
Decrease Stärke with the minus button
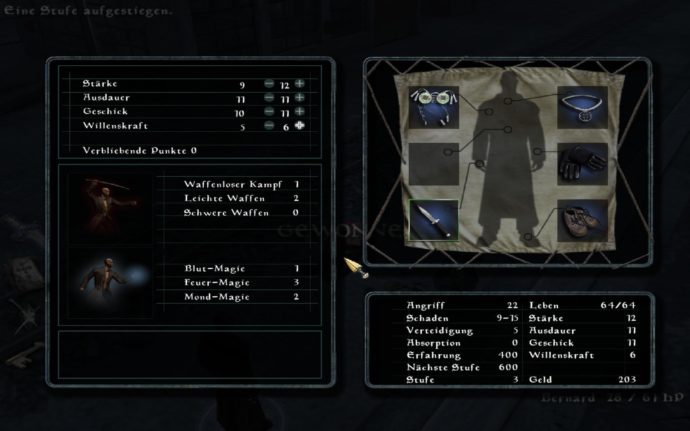click(x=270, y=84)
